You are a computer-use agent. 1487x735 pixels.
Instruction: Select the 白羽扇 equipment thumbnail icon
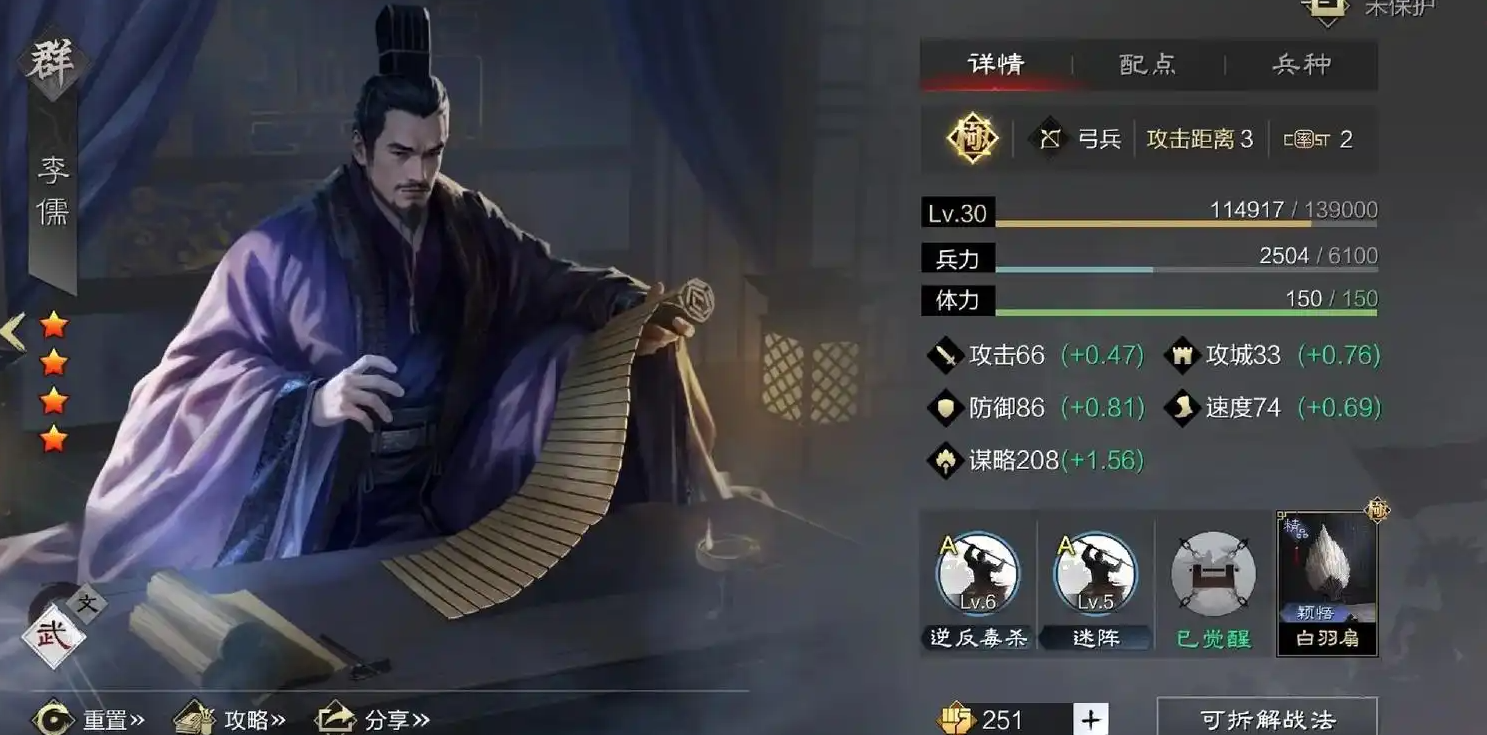pos(1326,570)
